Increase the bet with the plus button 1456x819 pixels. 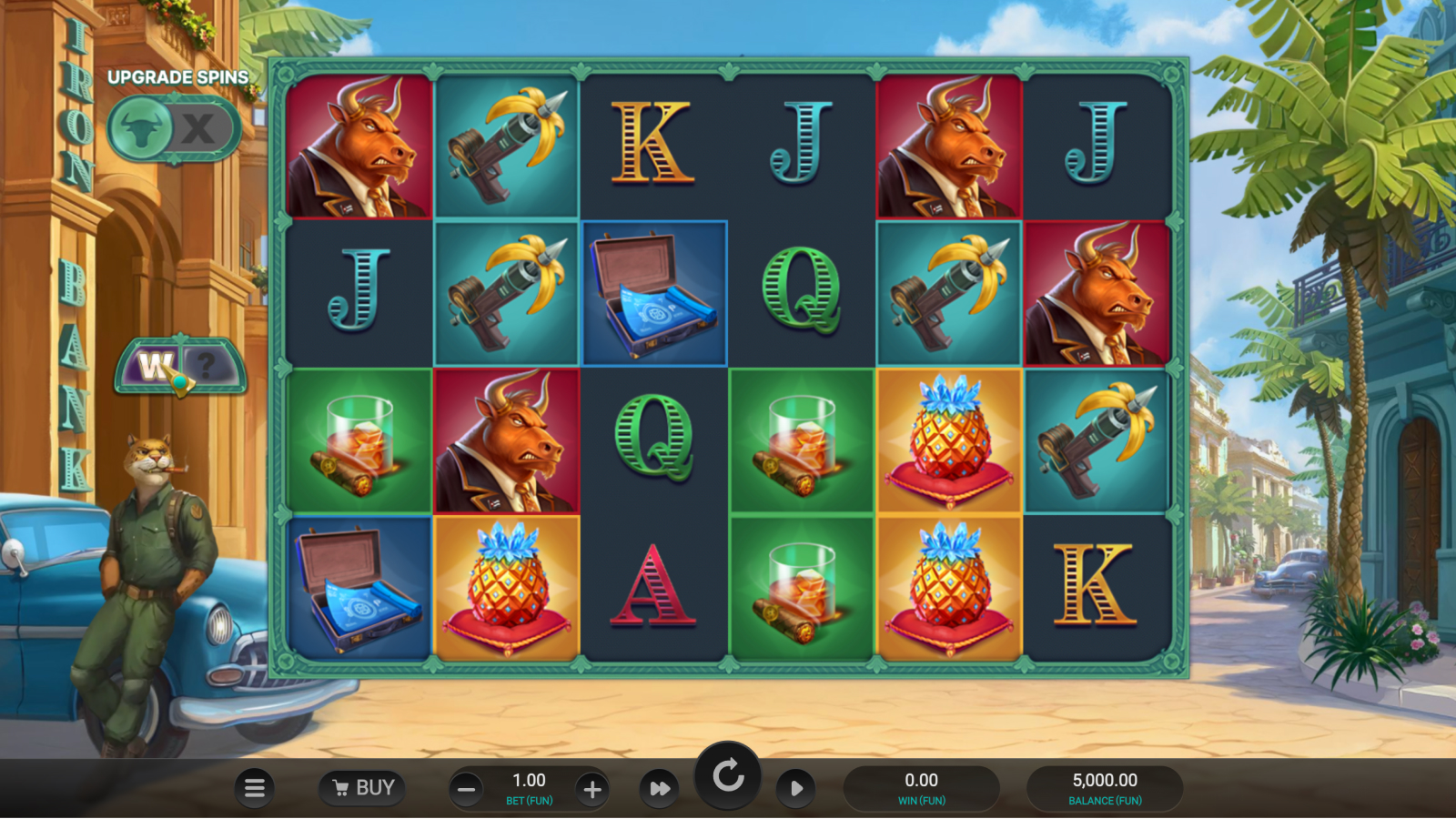coord(592,788)
